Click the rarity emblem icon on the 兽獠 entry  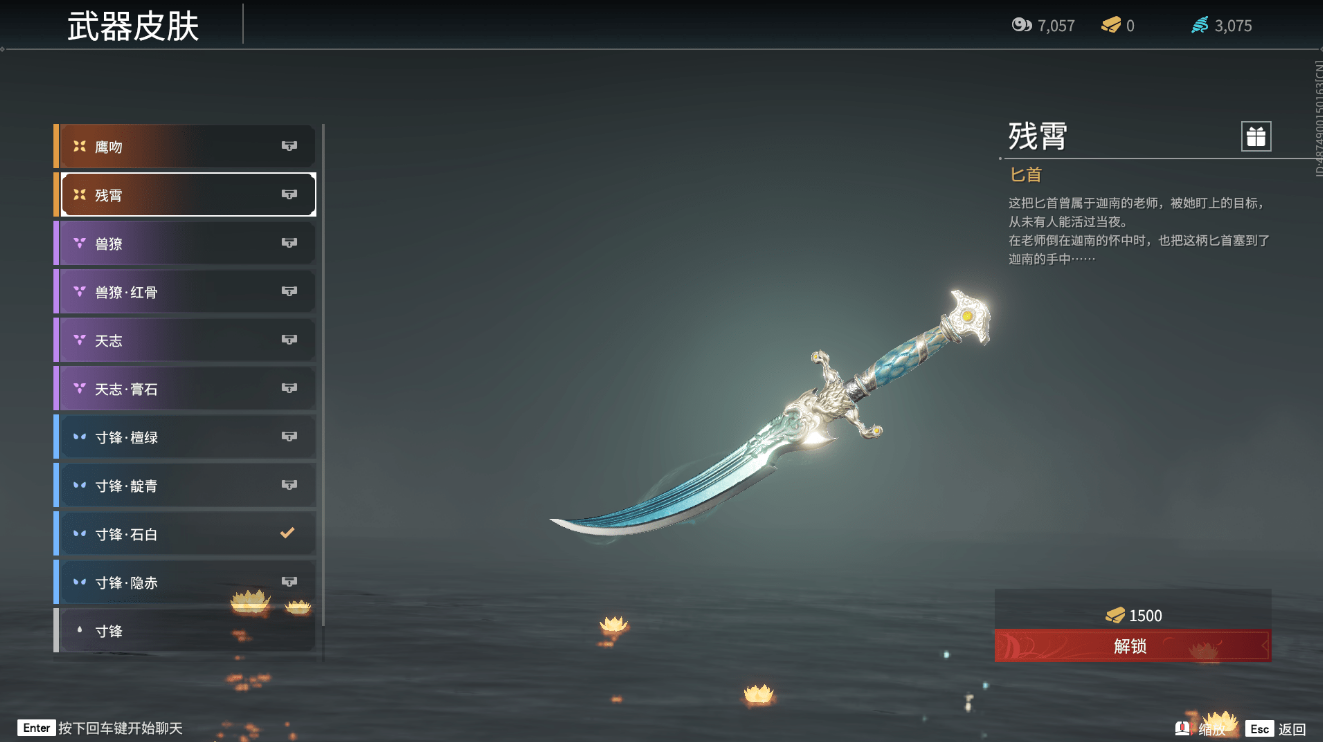point(79,243)
